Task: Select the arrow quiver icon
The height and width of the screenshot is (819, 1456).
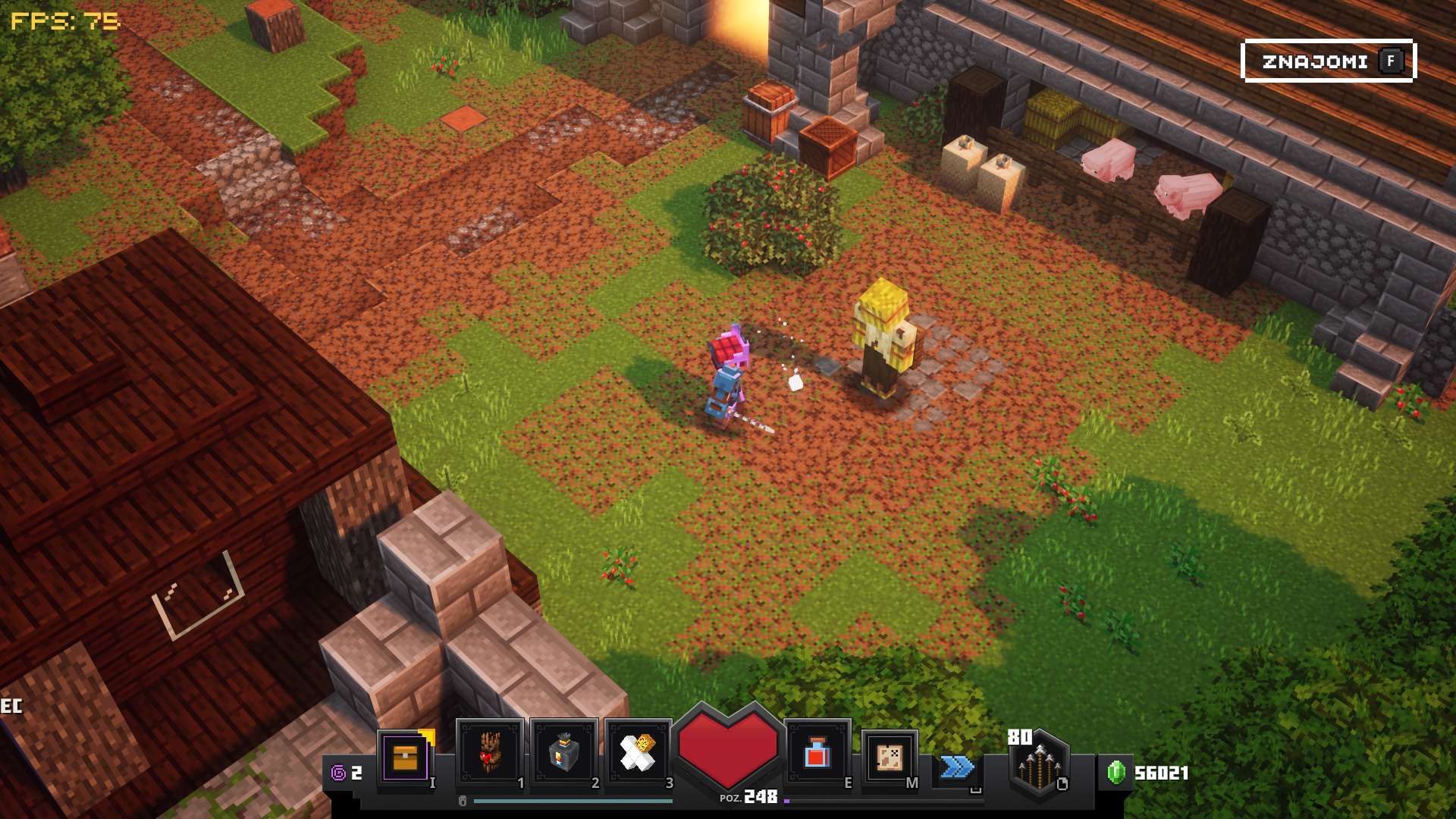Action: click(1039, 764)
